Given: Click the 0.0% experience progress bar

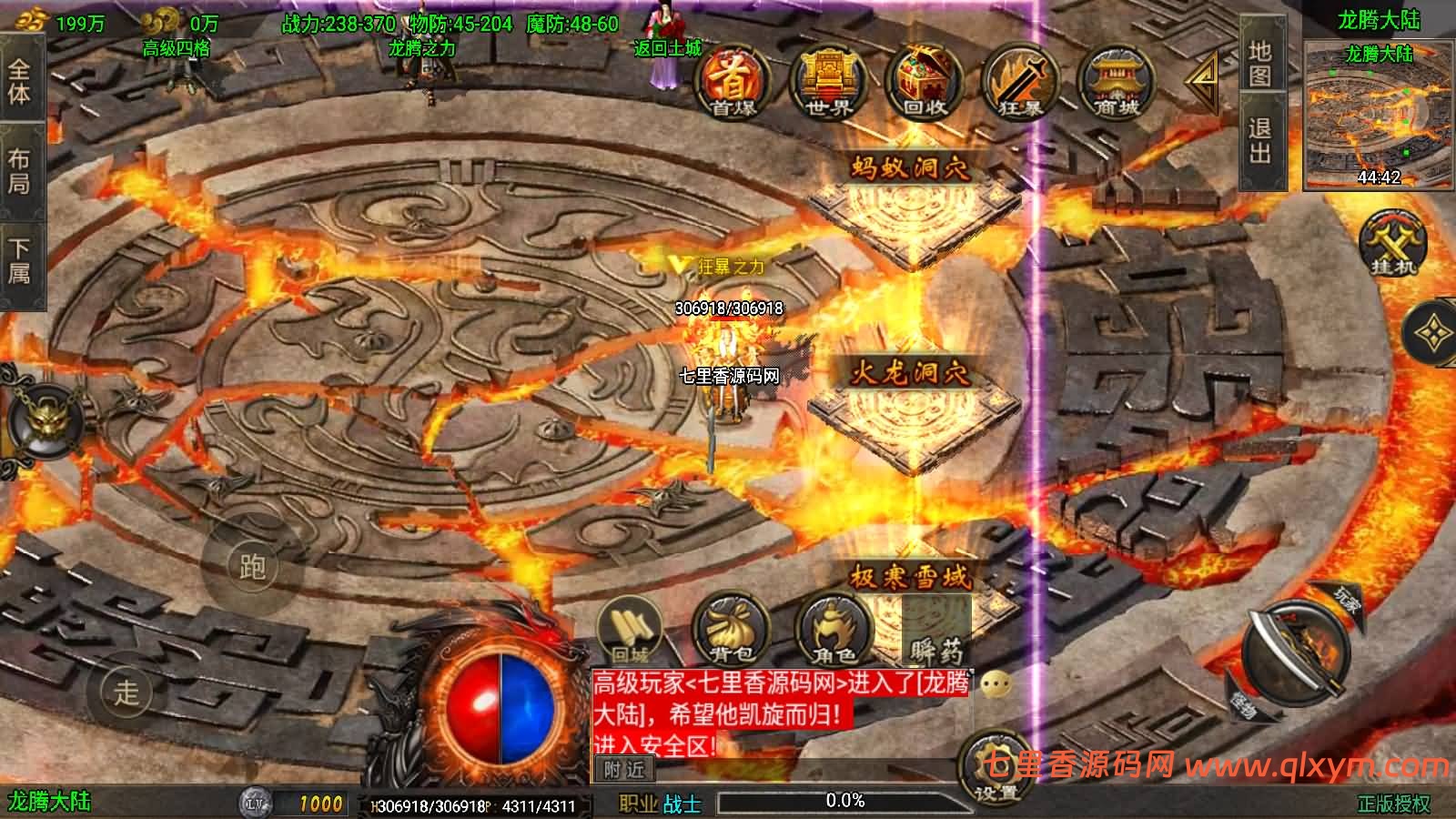Looking at the screenshot, I should click(842, 801).
